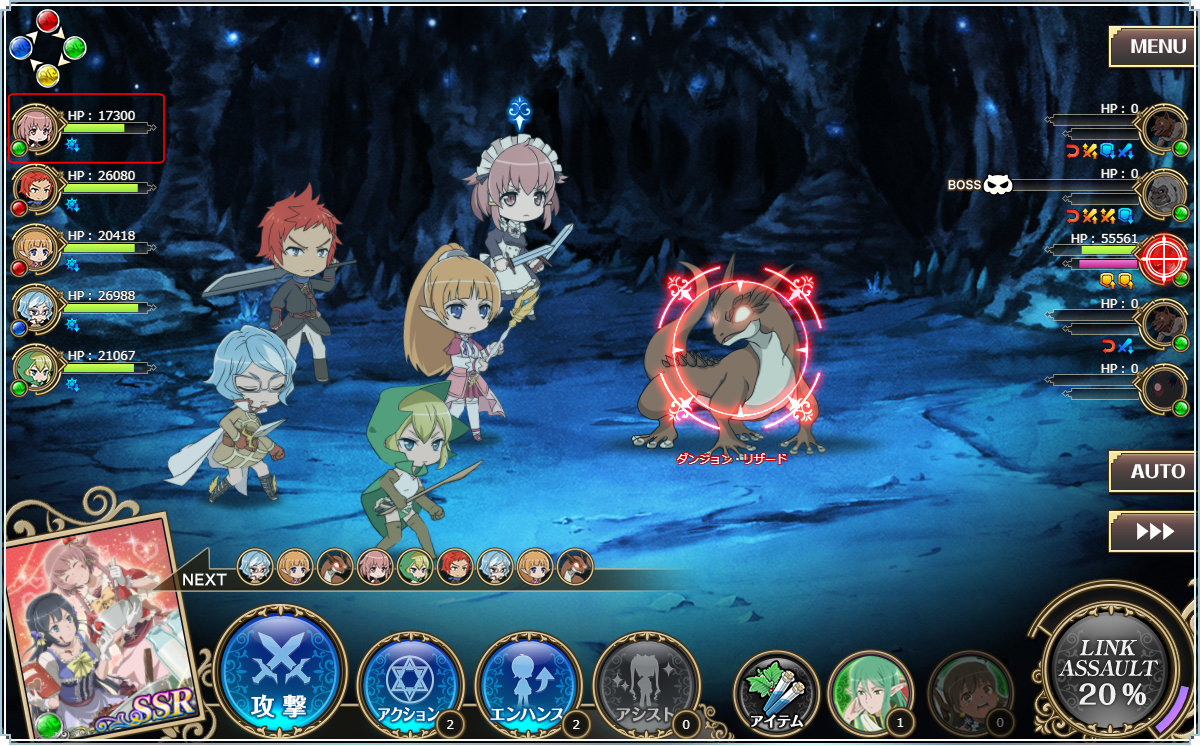Image resolution: width=1200 pixels, height=746 pixels.
Task: Select the green-hooded party member HP 21067
Action: [x=86, y=368]
